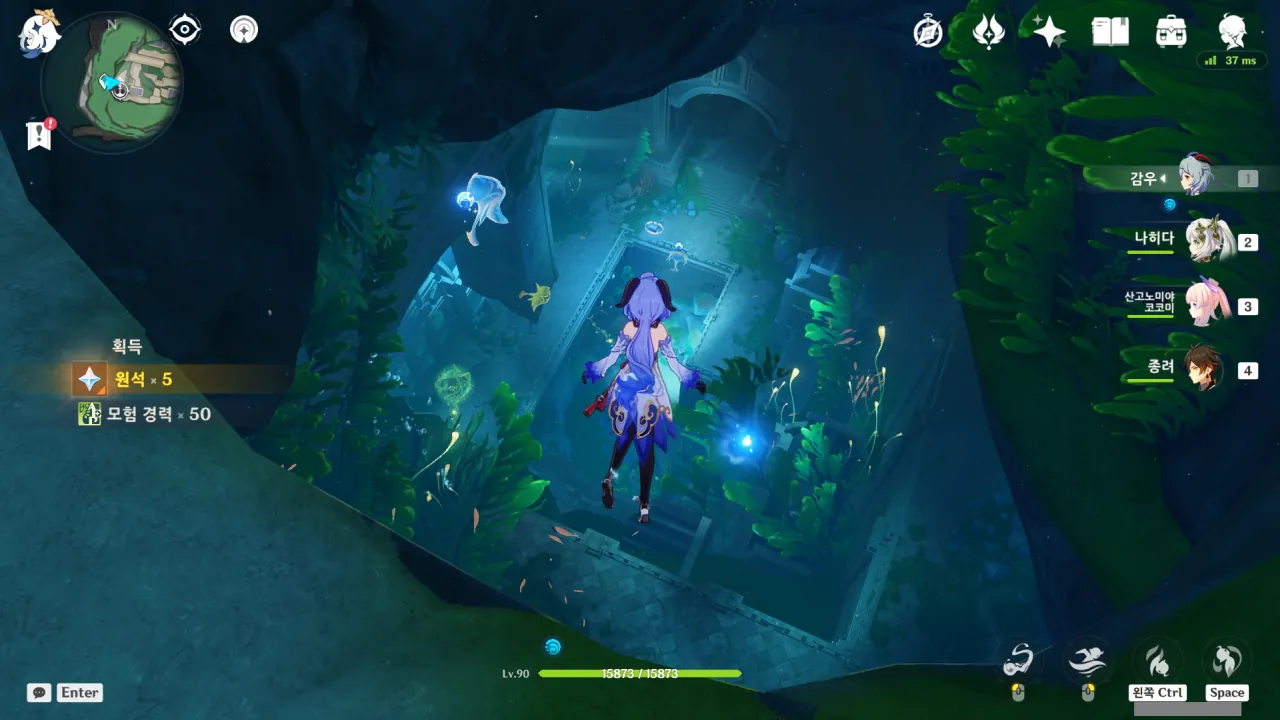Toggle the eye-shaped elemental sight icon
This screenshot has width=1280, height=720.
(x=185, y=30)
